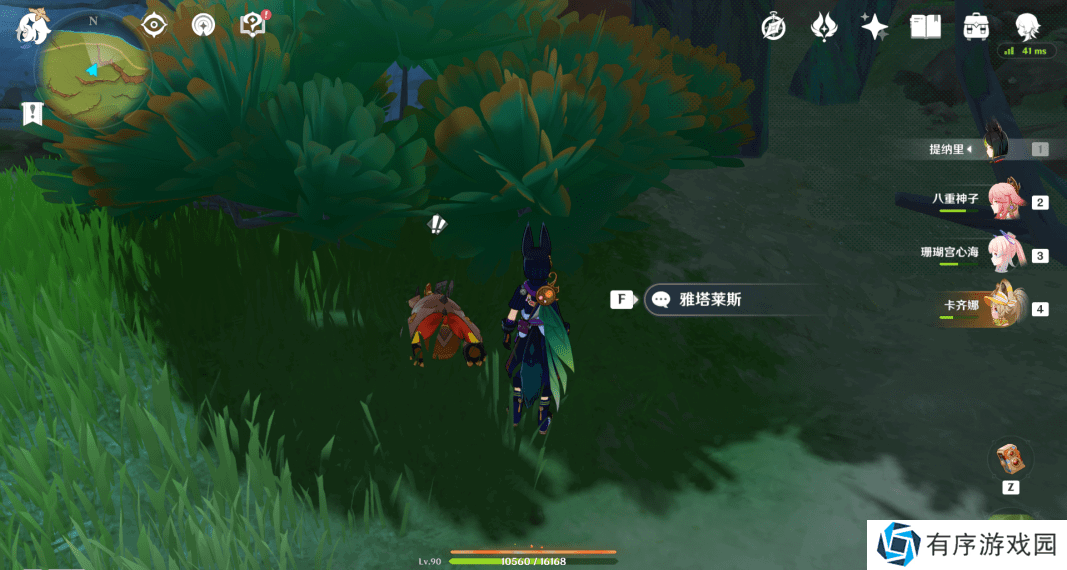Image resolution: width=1067 pixels, height=570 pixels.
Task: Select active character 提纳里
Action: (995, 148)
